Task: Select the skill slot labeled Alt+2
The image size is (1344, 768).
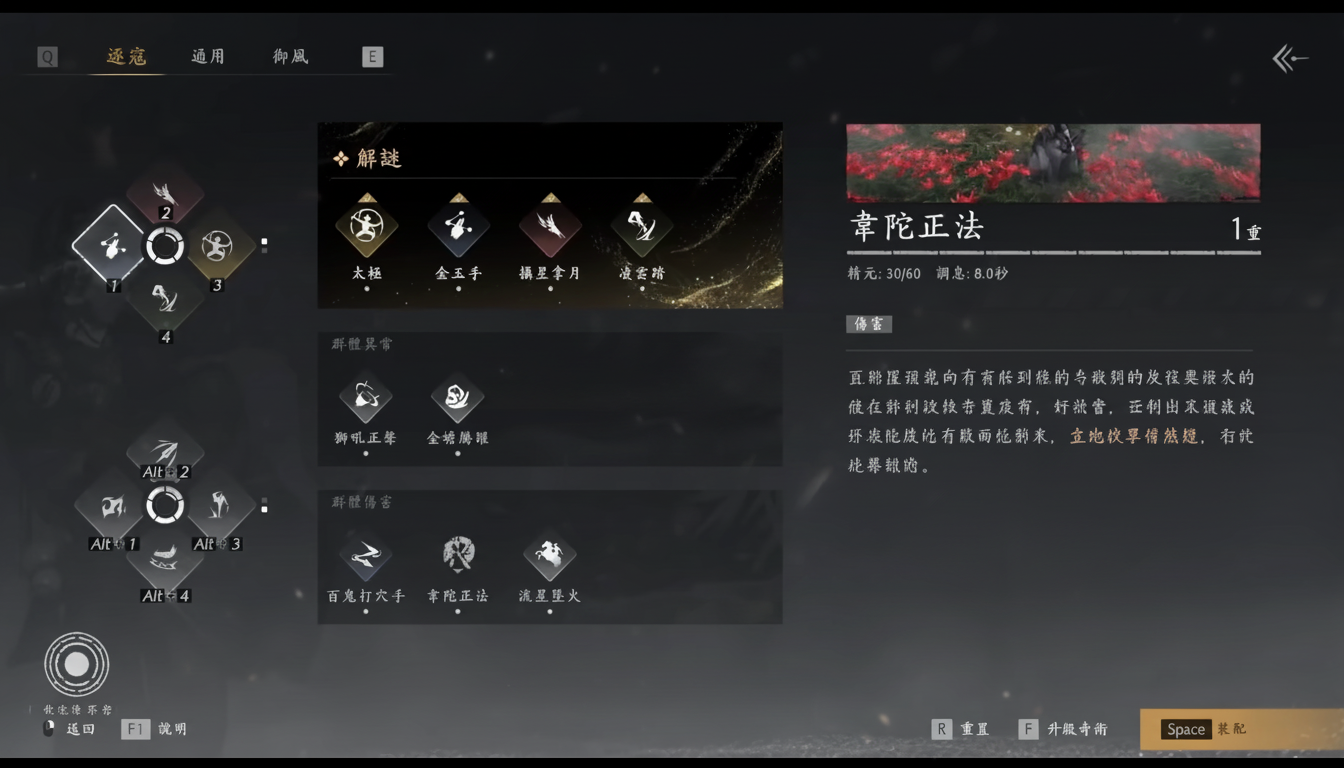Action: tap(165, 452)
